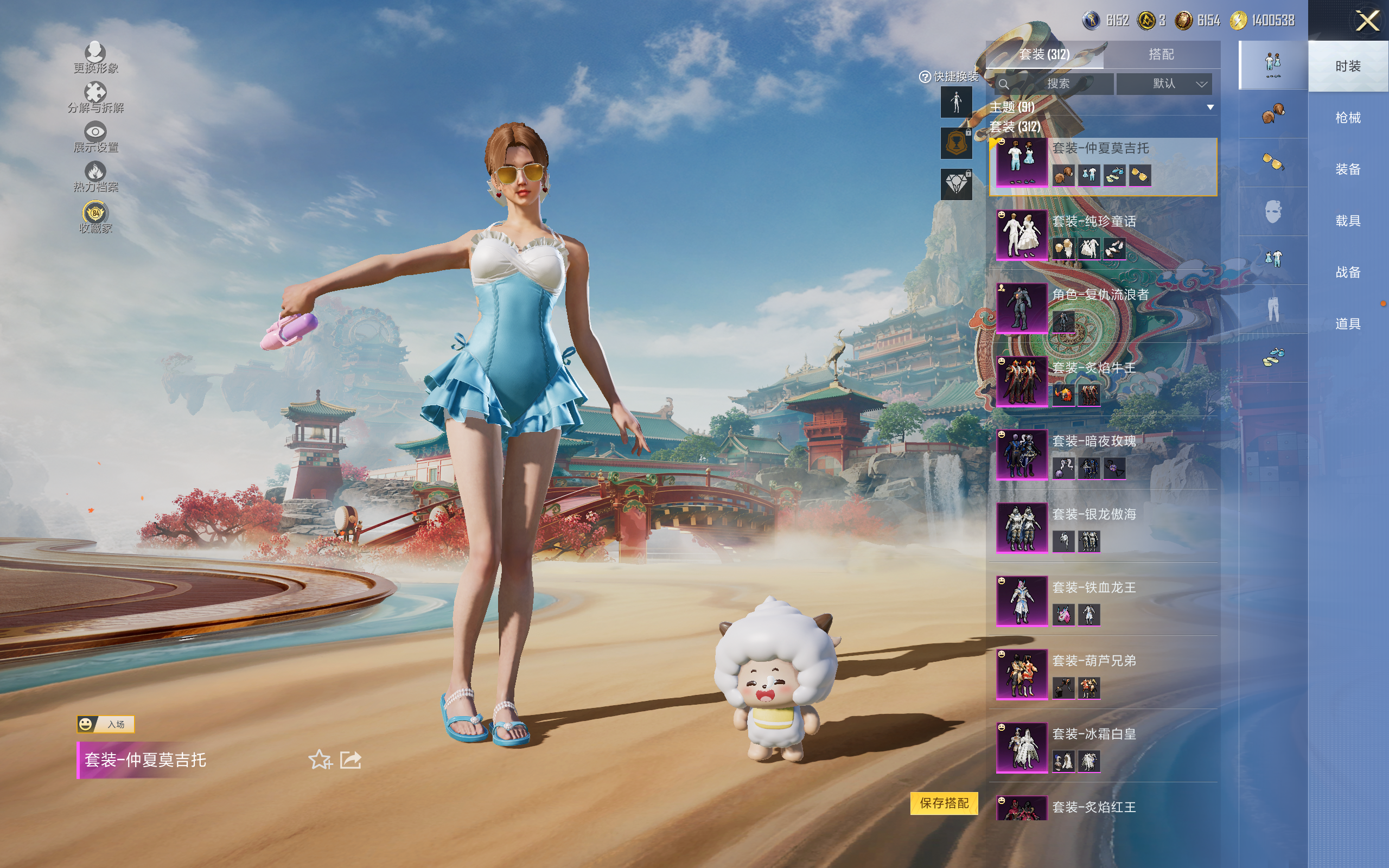
Task: Open the 更换形象 change appearance option
Action: pyautogui.click(x=95, y=58)
